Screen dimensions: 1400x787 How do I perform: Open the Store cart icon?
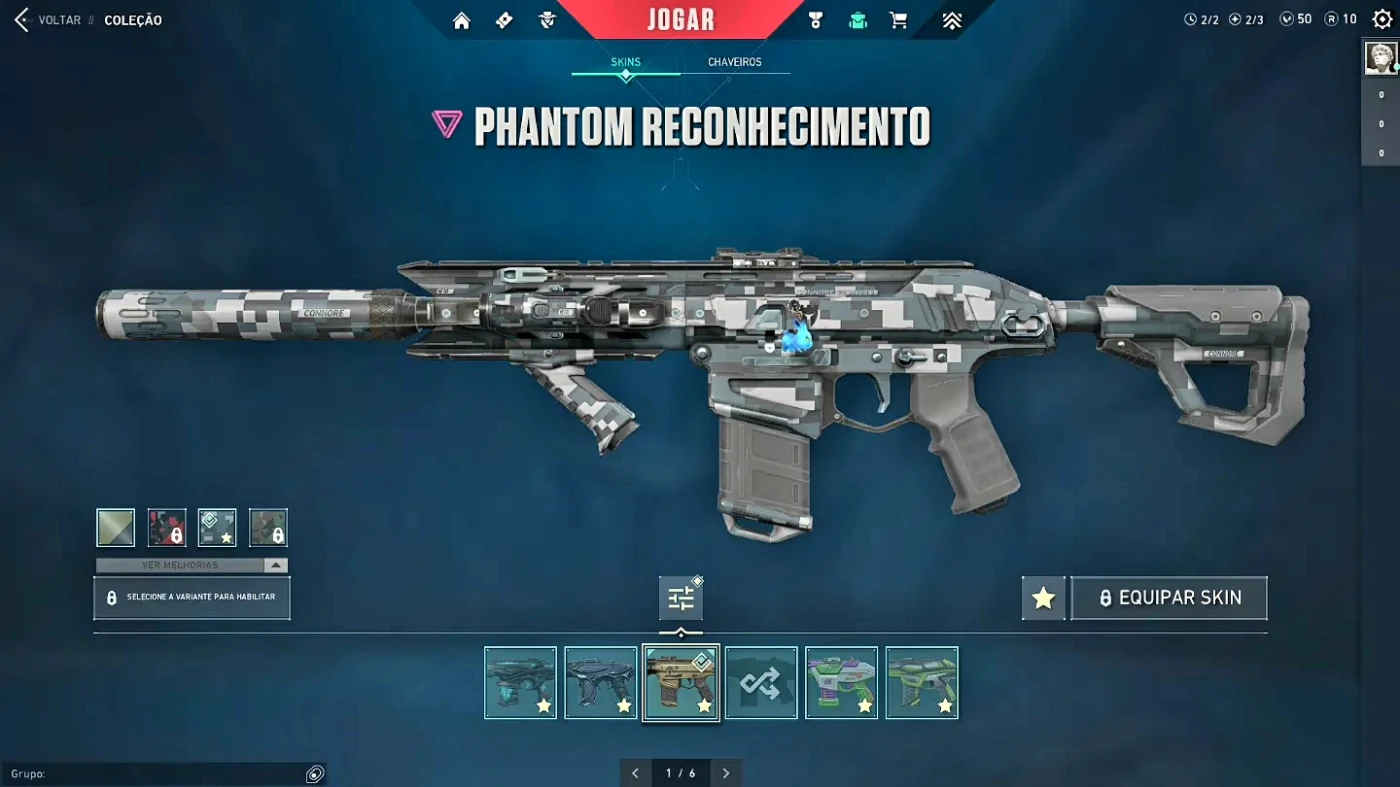pos(898,19)
